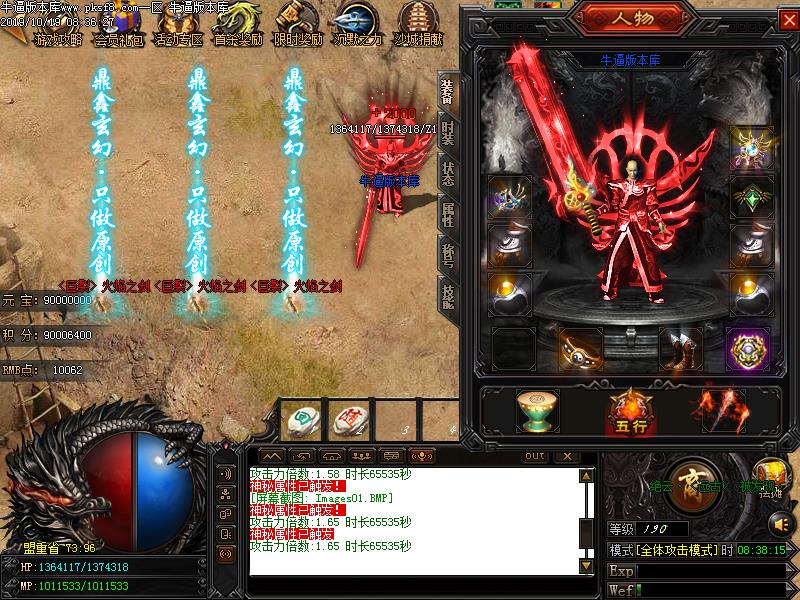The height and width of the screenshot is (600, 800).
Task: Open the 沙城捐献 pagoda icon
Action: [x=419, y=23]
